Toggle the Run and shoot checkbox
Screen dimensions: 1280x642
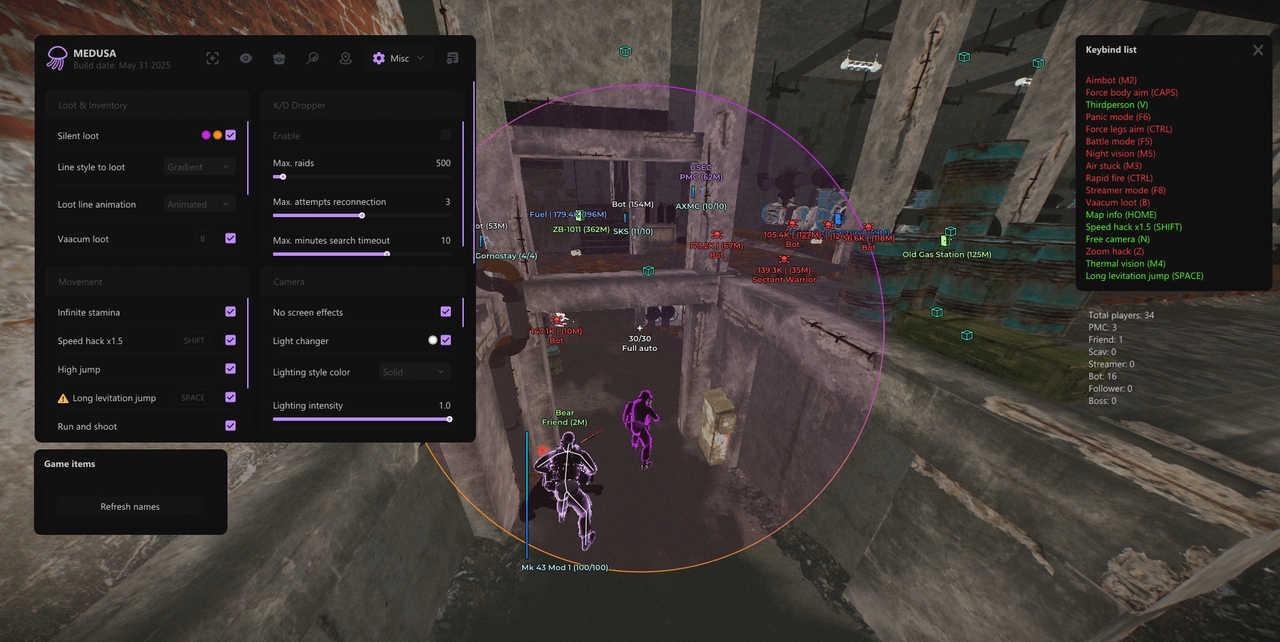tap(231, 426)
